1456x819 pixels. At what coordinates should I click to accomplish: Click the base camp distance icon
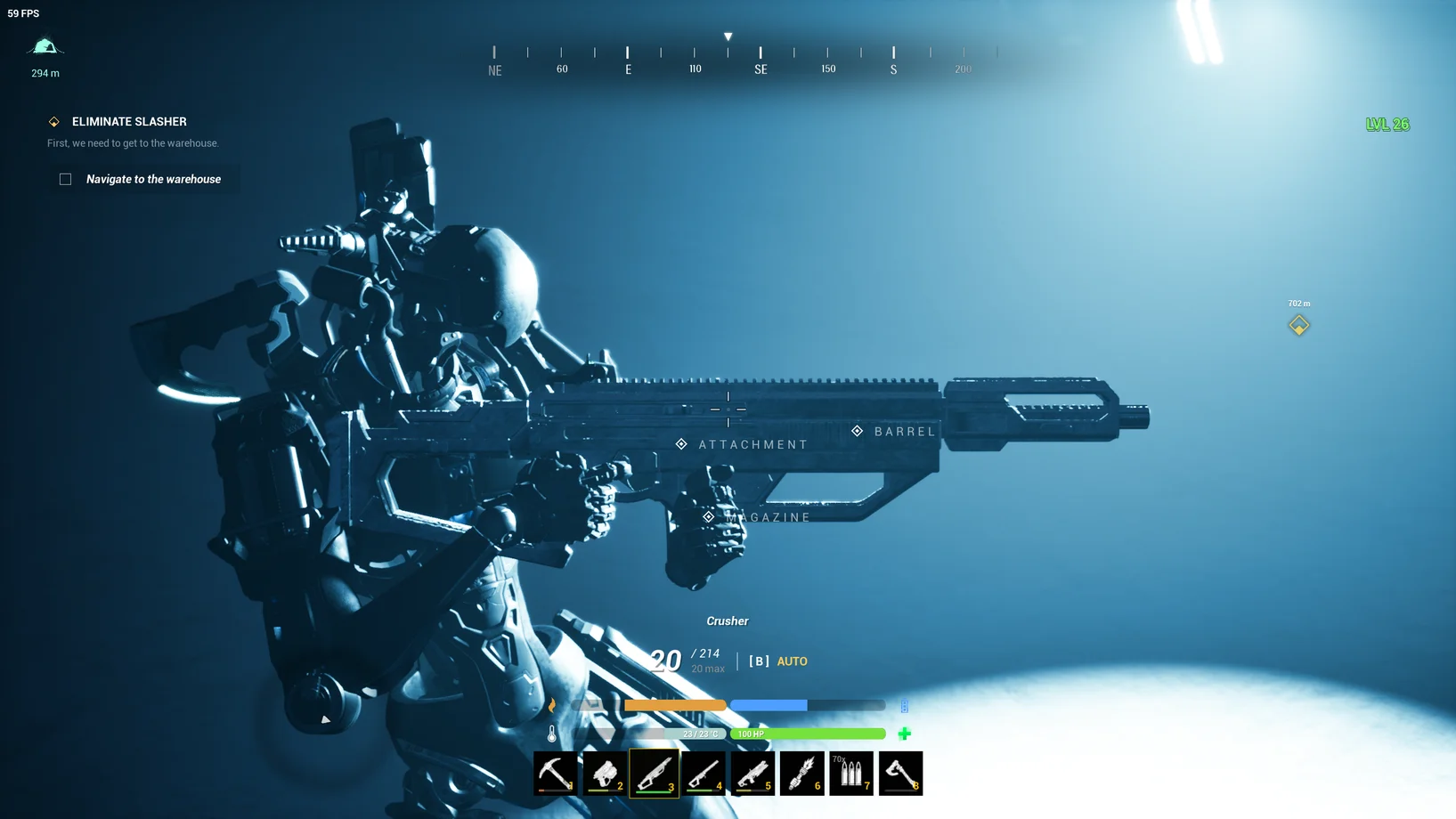tap(45, 46)
